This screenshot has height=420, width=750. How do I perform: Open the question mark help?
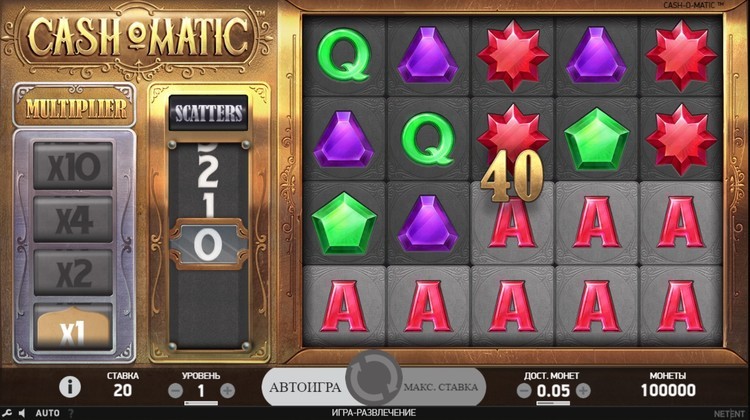click(x=71, y=412)
